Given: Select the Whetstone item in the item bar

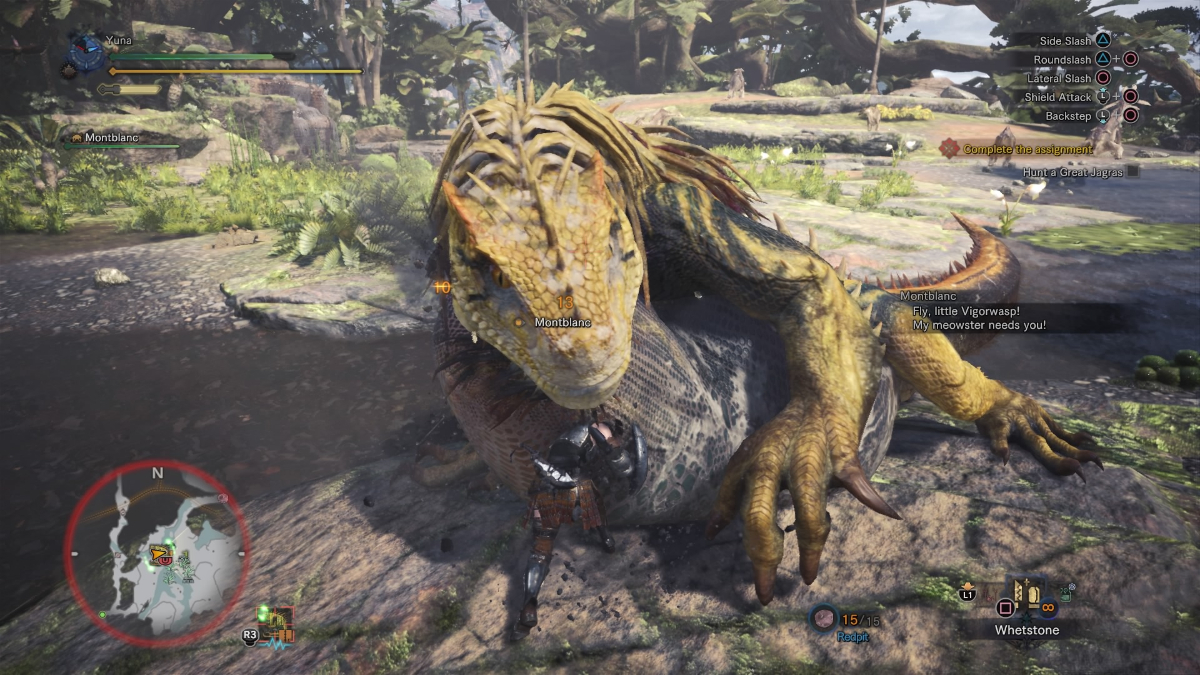Looking at the screenshot, I should coord(1027,598).
